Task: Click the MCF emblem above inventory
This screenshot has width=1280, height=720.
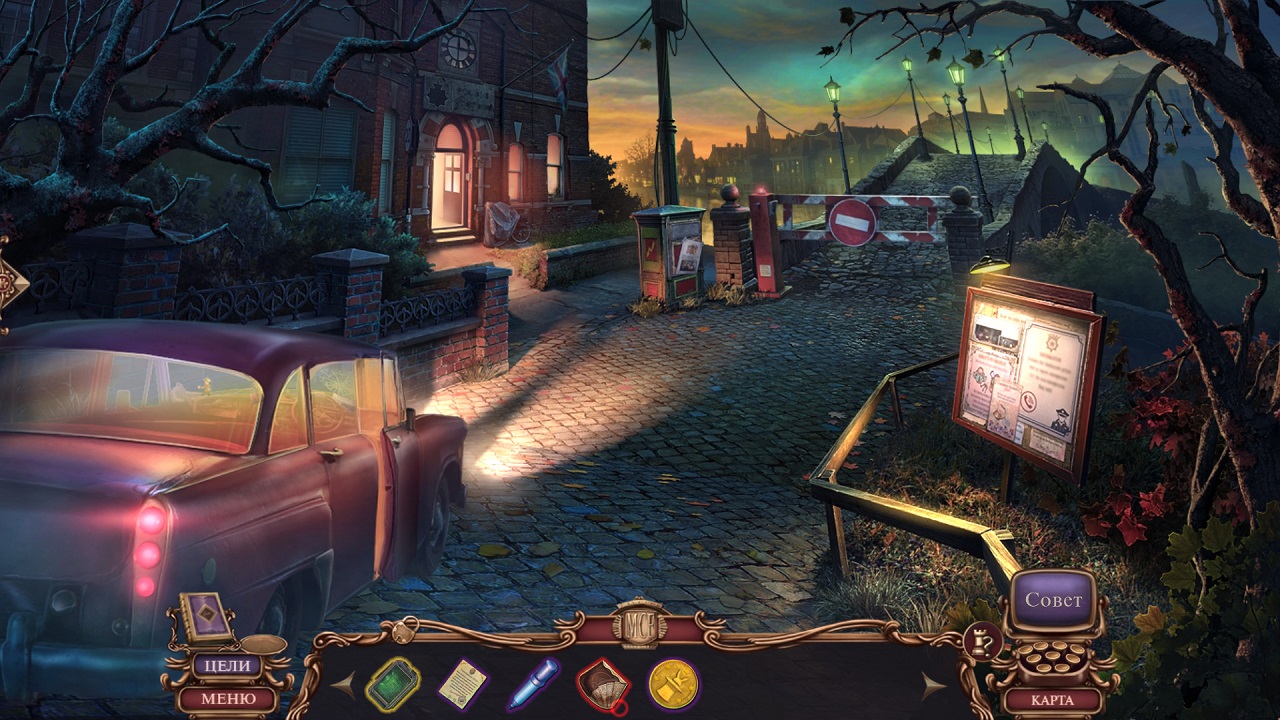Action: click(639, 624)
